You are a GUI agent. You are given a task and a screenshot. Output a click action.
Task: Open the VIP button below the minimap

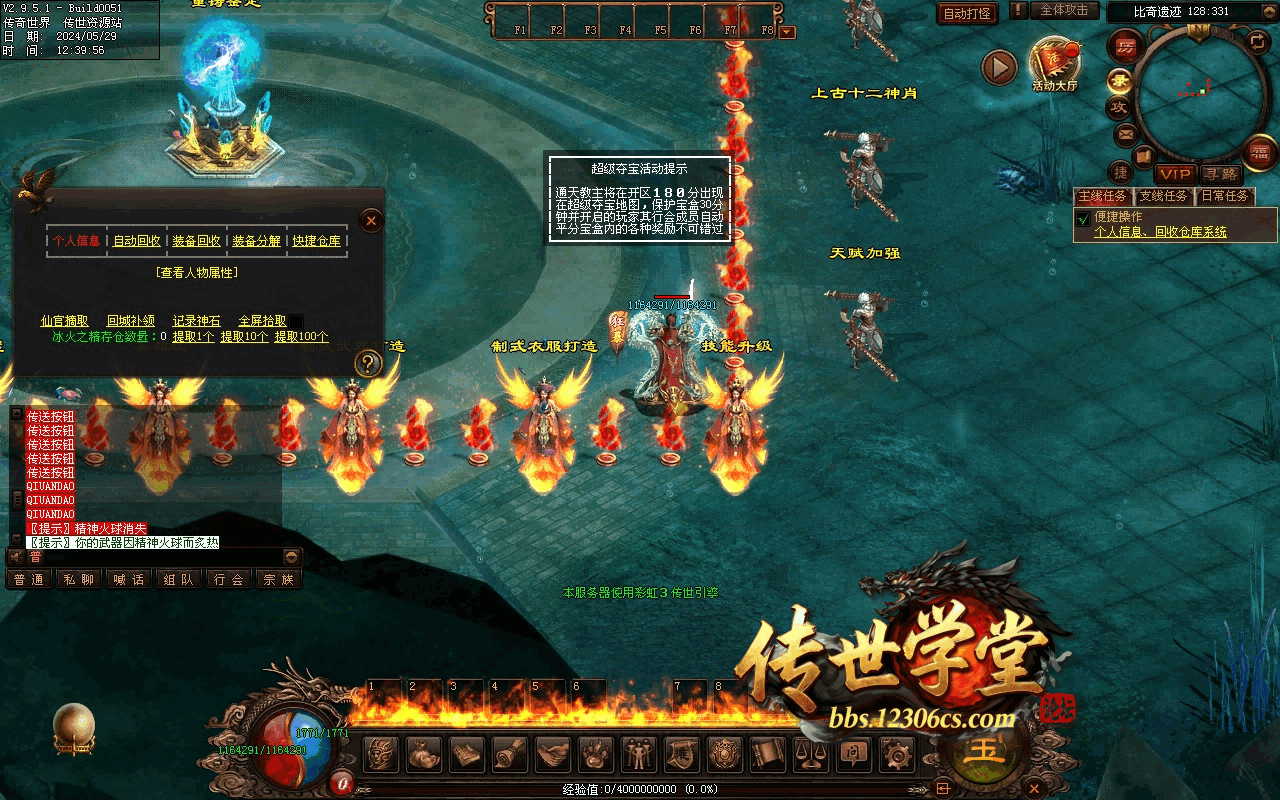[x=1175, y=174]
